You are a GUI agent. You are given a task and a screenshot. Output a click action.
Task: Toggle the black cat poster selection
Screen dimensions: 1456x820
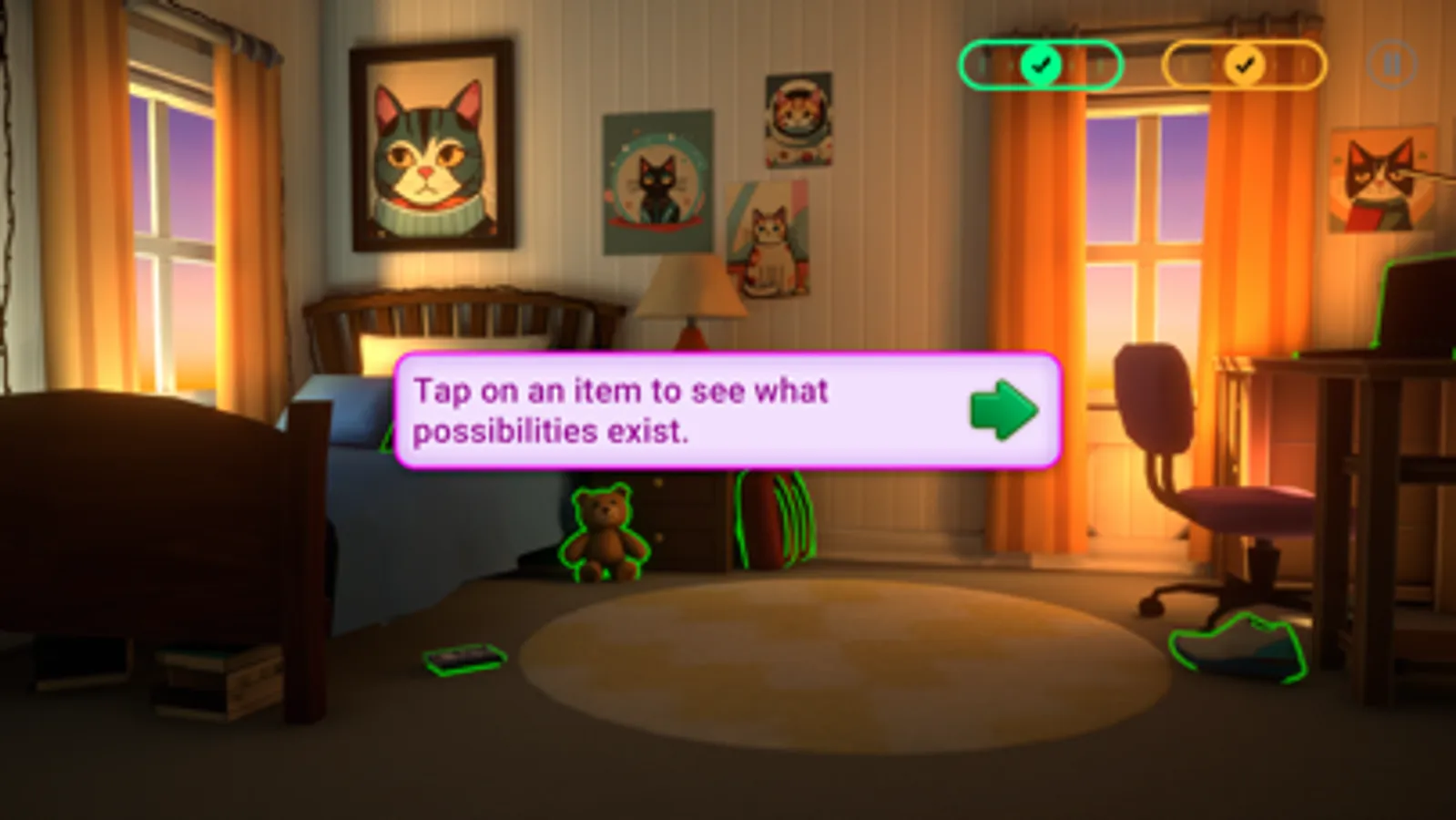click(655, 184)
